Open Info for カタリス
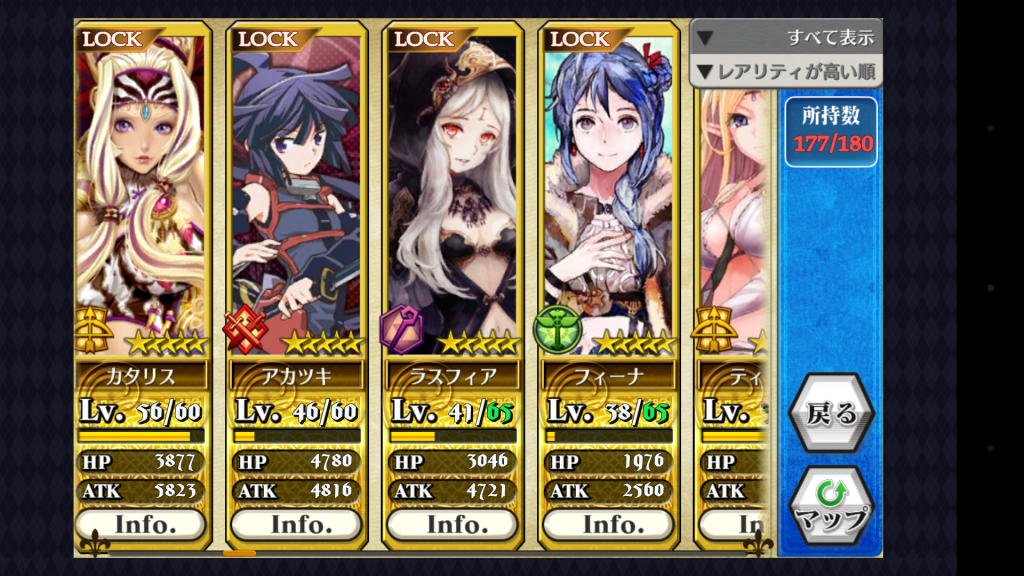This screenshot has width=1024, height=576. pos(141,524)
